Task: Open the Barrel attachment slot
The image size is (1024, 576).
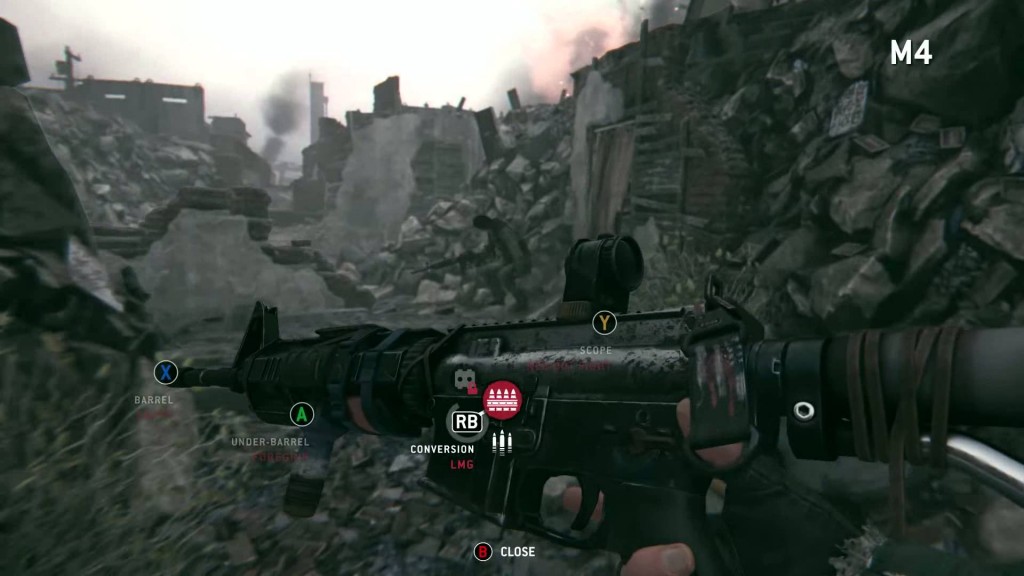Action: (166, 373)
